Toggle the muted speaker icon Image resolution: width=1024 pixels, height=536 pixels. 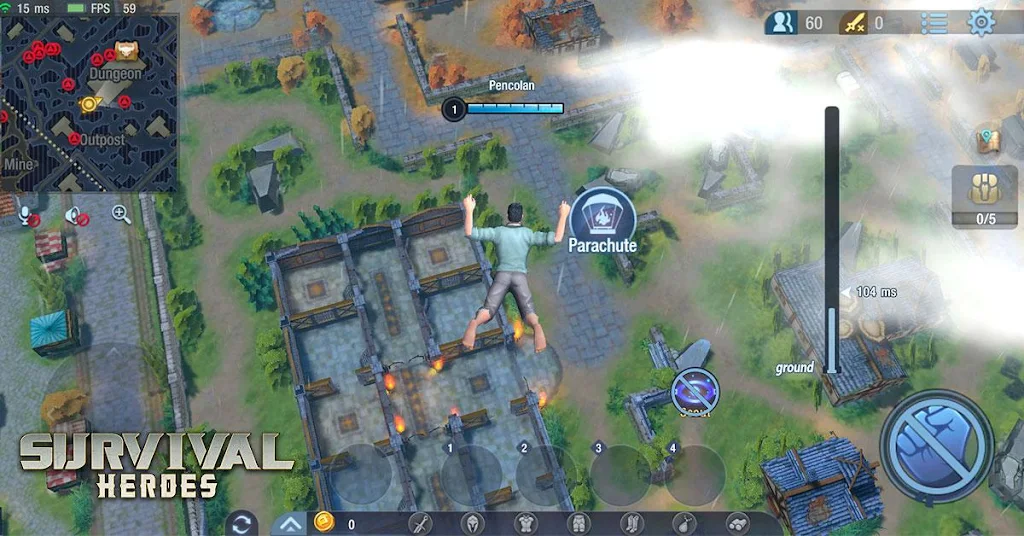75,214
